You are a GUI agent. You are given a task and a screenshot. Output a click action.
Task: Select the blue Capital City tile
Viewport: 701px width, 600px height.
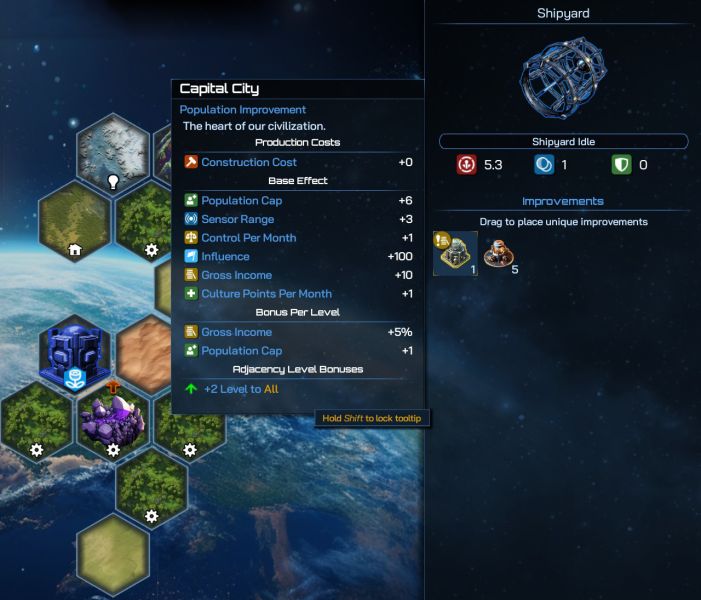[74, 353]
